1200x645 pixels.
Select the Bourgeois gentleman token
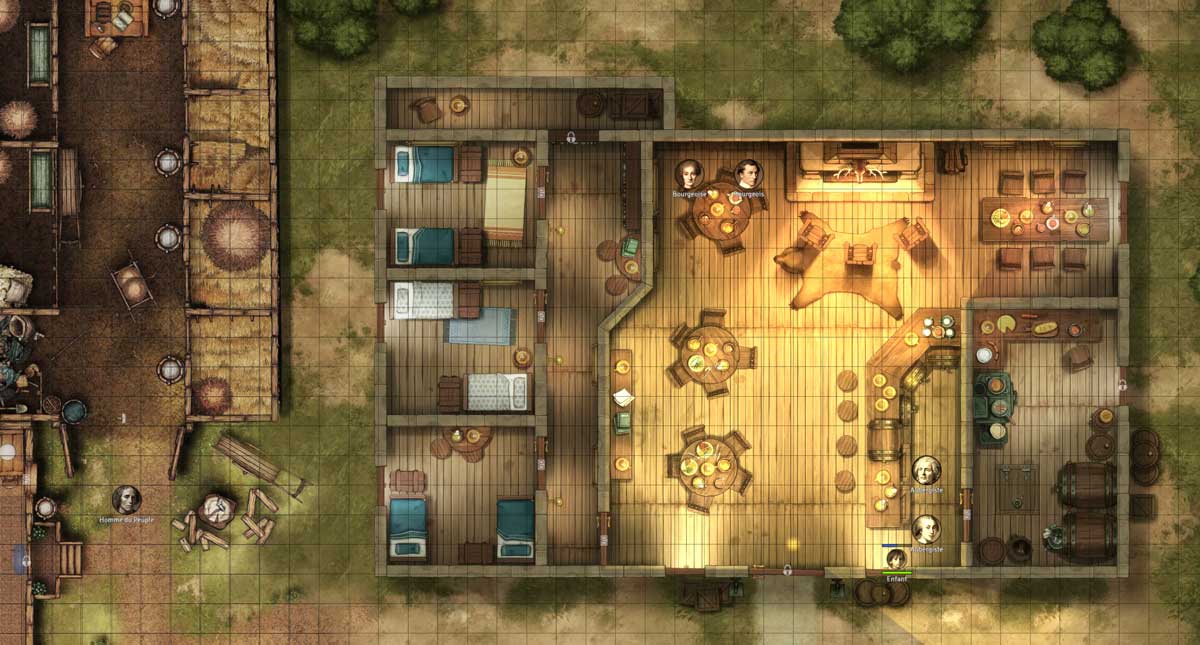tap(748, 174)
